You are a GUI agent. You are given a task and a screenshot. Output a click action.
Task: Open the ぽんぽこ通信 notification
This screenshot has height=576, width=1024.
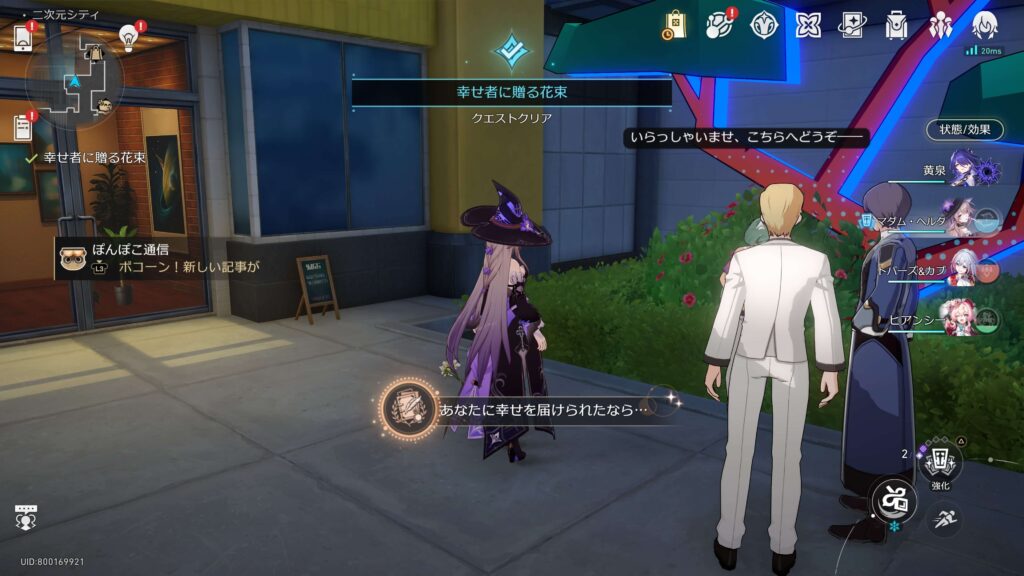tap(160, 258)
